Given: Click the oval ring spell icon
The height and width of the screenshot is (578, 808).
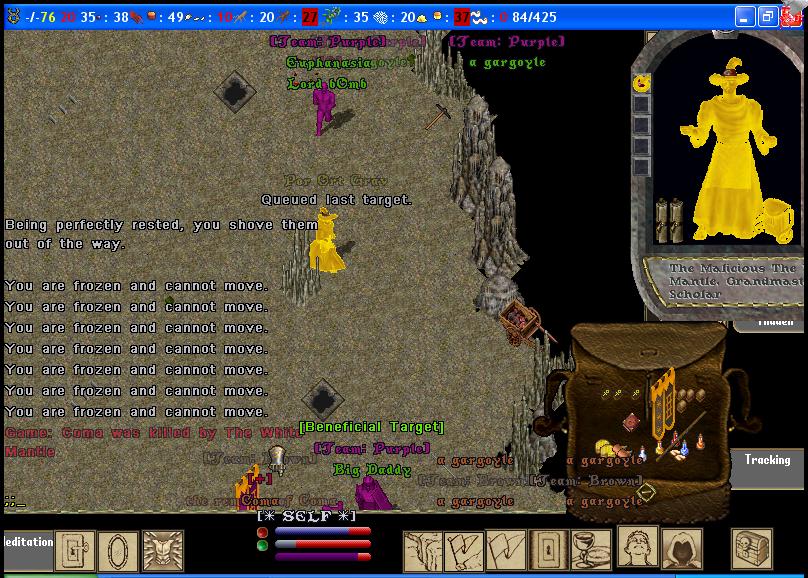Looking at the screenshot, I should point(119,549).
